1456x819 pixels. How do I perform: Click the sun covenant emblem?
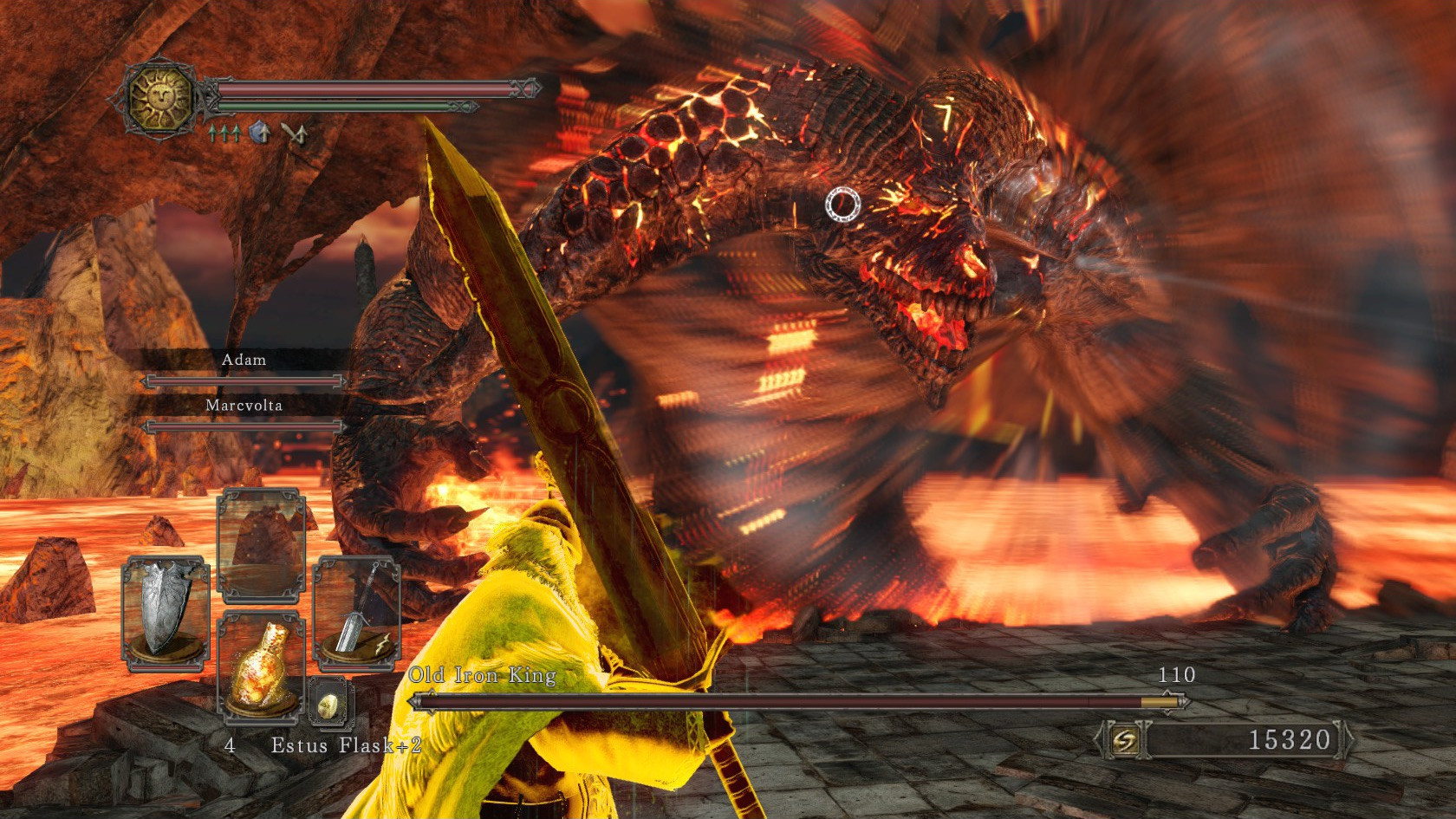click(161, 95)
